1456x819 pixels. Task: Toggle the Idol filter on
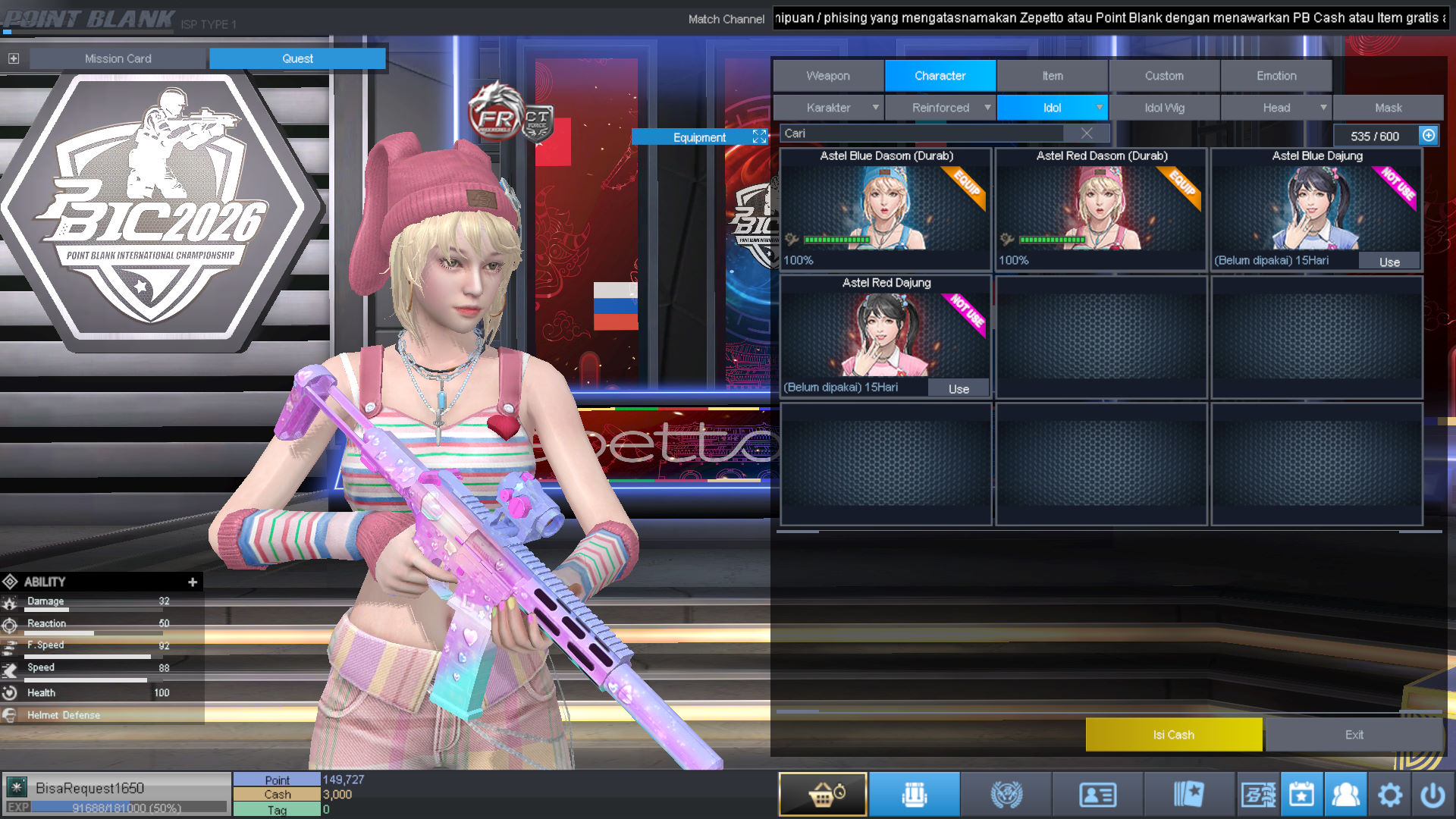coord(1053,108)
